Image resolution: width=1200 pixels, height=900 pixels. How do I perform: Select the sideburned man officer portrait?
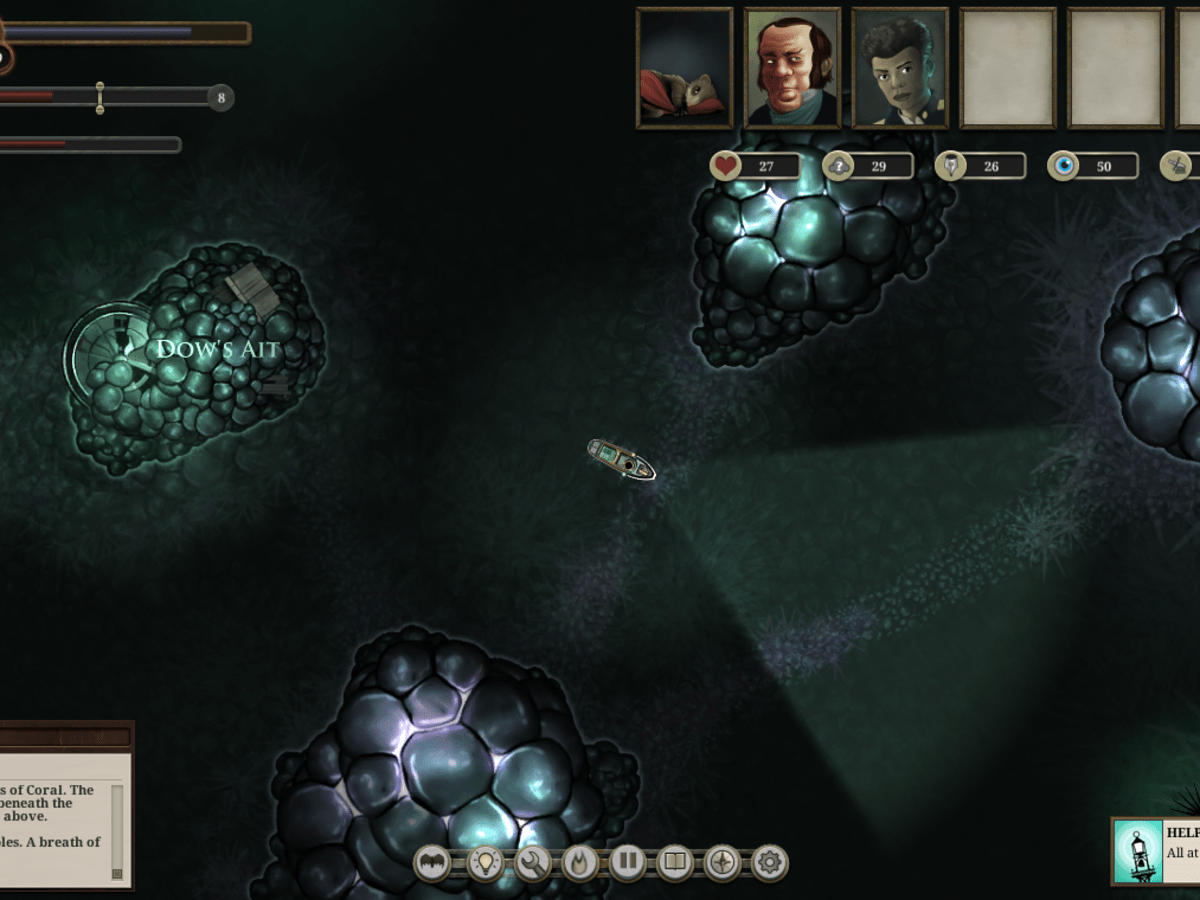tap(792, 68)
